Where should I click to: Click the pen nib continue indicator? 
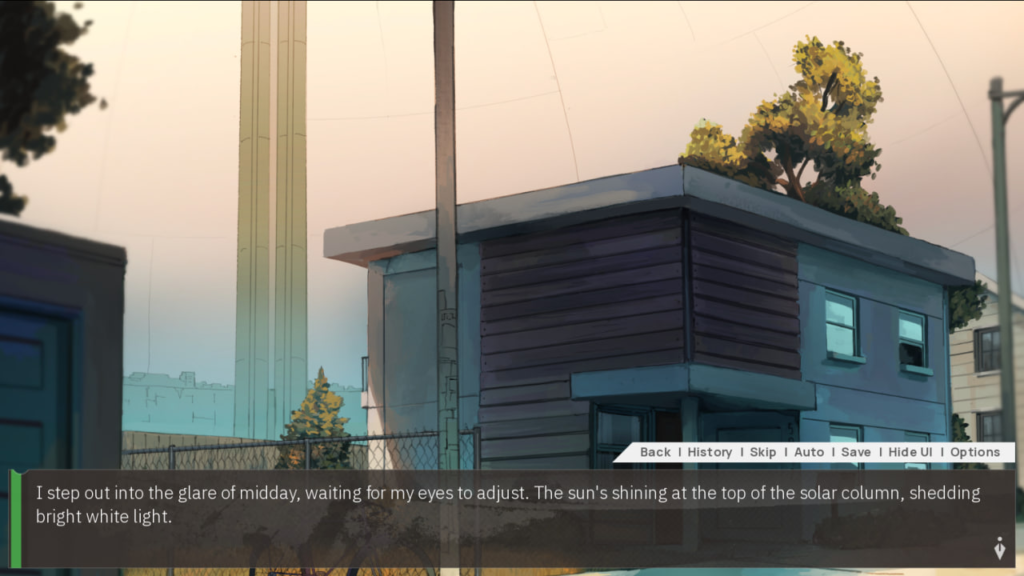point(998,549)
